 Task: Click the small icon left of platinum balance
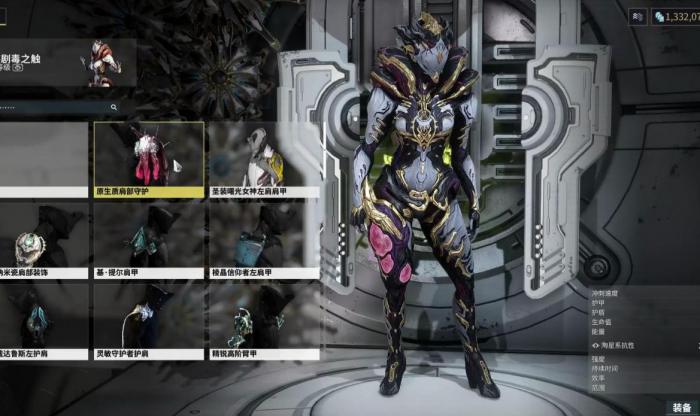pos(639,16)
